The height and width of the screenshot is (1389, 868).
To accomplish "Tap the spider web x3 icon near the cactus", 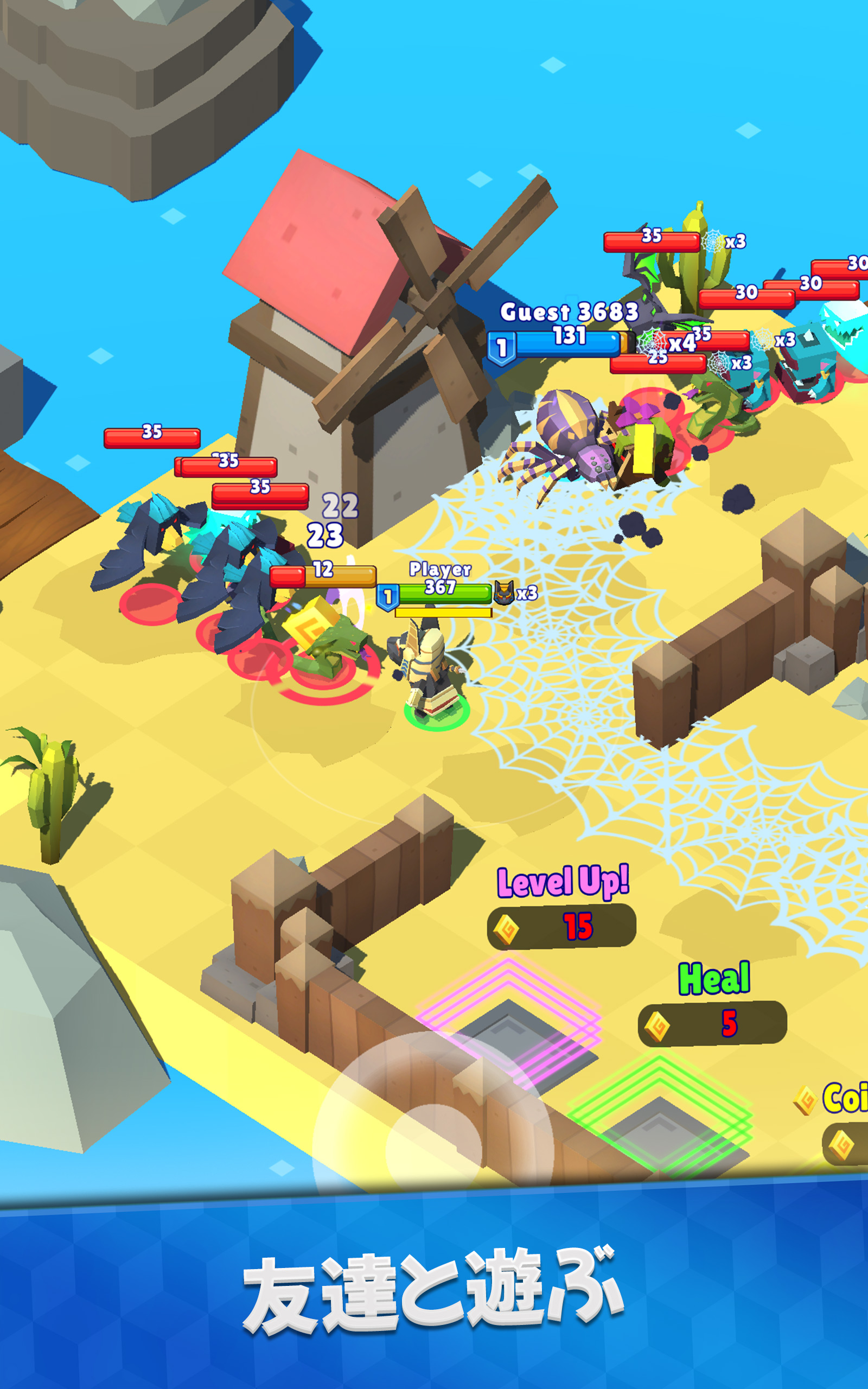I will point(713,242).
